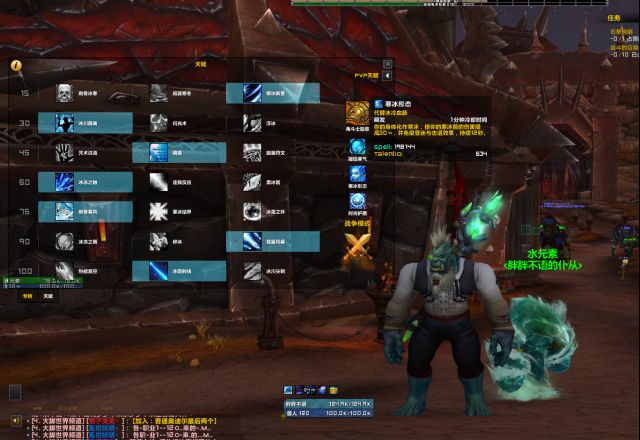Choose the 闪光术 talent
Image resolution: width=640 pixels, height=440 pixels.
pyautogui.click(x=158, y=122)
